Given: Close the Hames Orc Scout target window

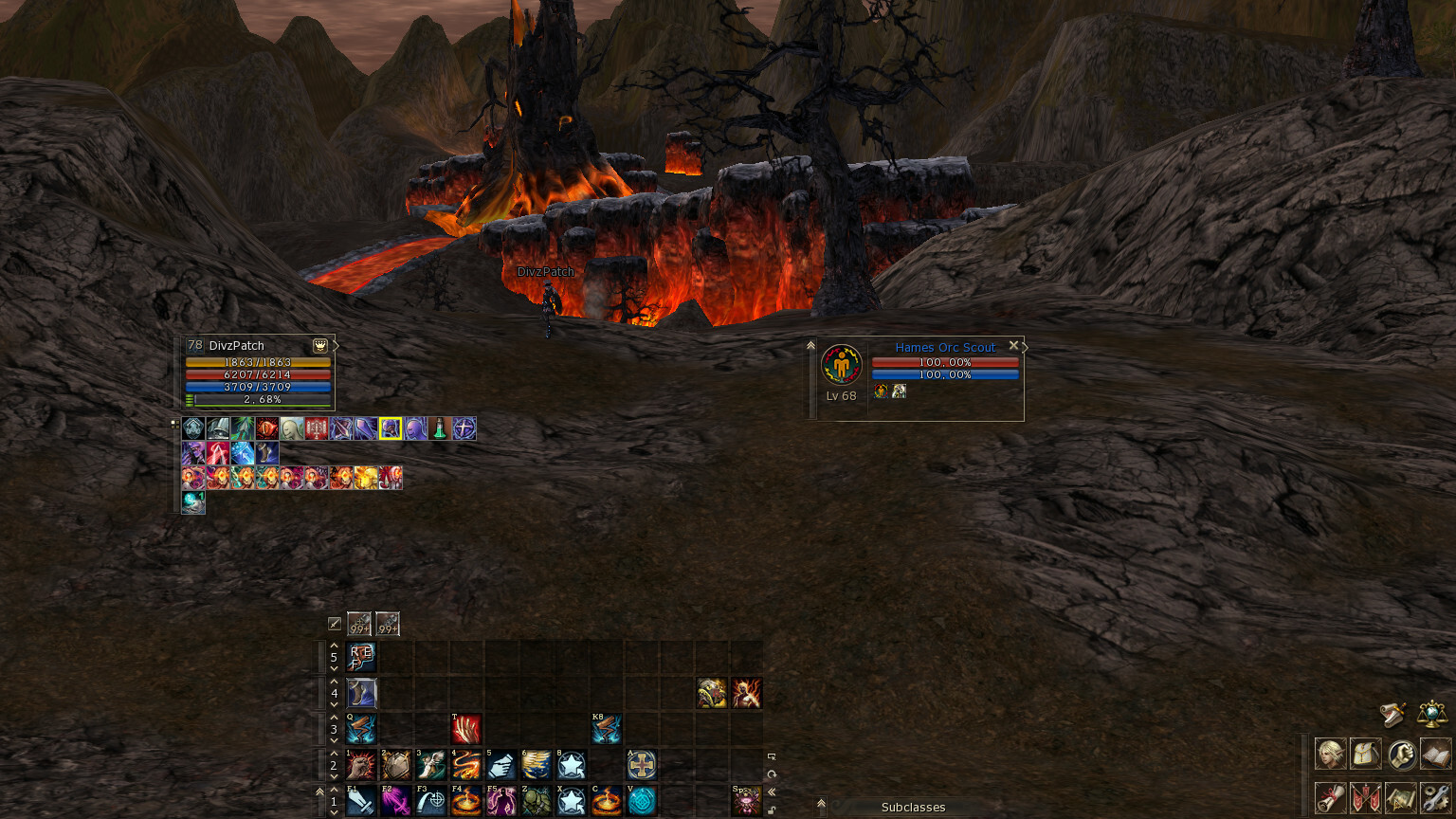Looking at the screenshot, I should click(1013, 346).
